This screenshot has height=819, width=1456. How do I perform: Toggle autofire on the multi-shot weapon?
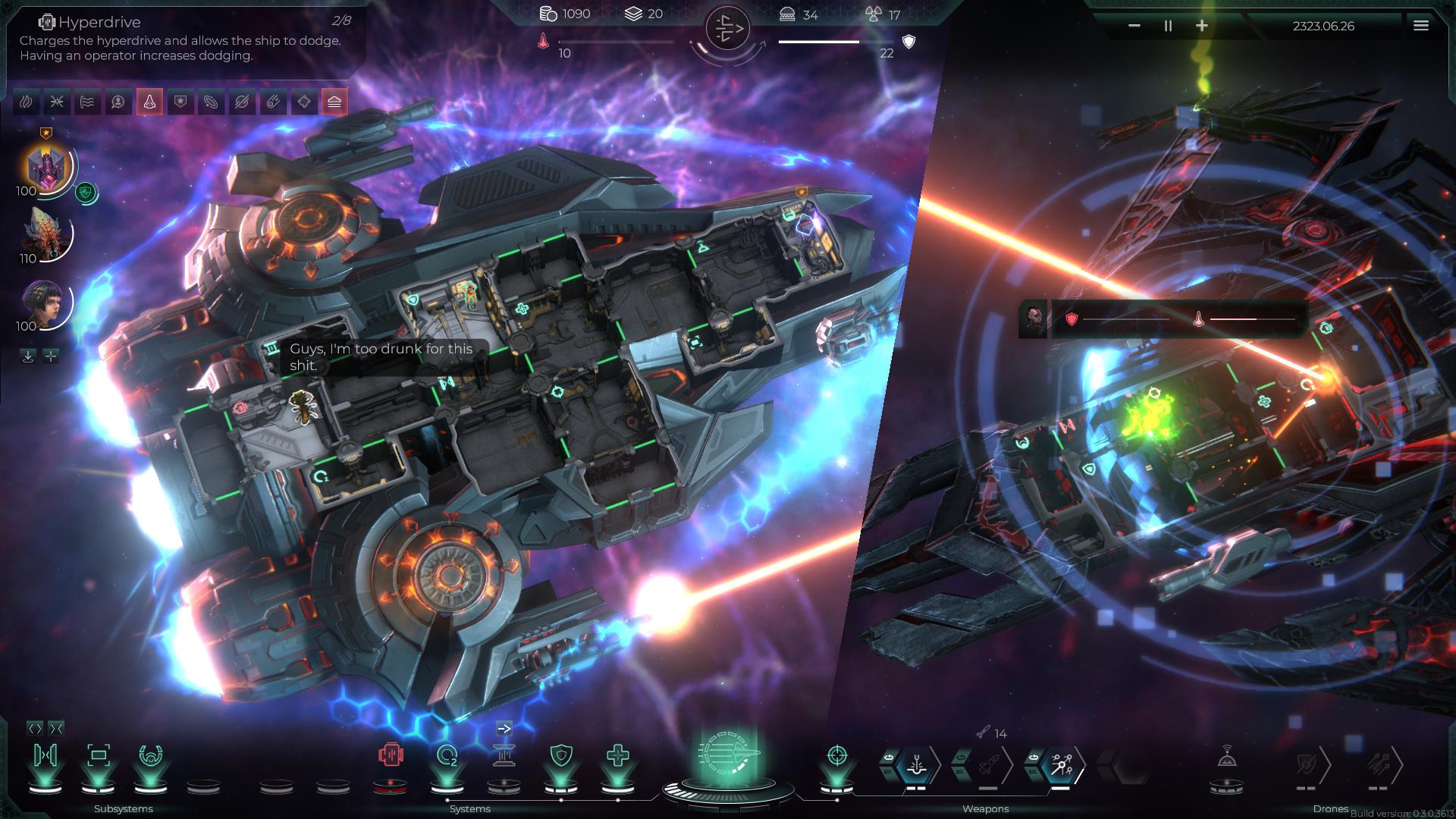[1034, 756]
